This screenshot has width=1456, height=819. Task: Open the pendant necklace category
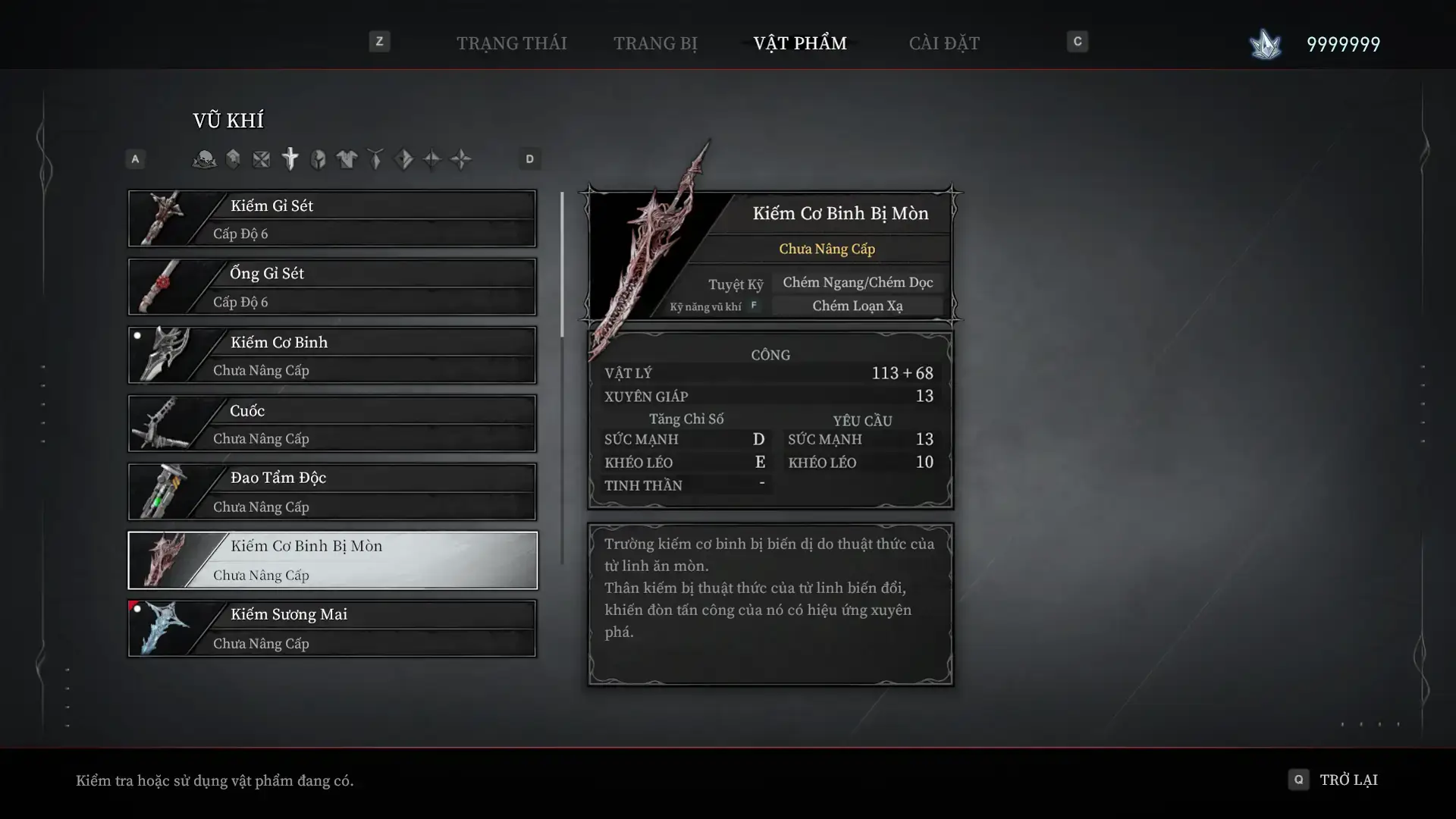[375, 159]
